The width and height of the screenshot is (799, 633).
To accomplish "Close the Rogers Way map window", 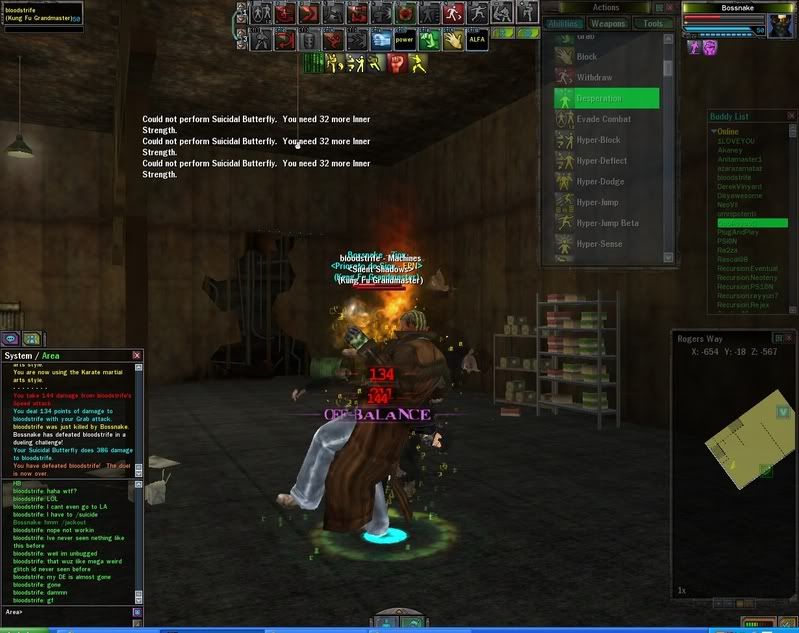I will click(x=787, y=338).
